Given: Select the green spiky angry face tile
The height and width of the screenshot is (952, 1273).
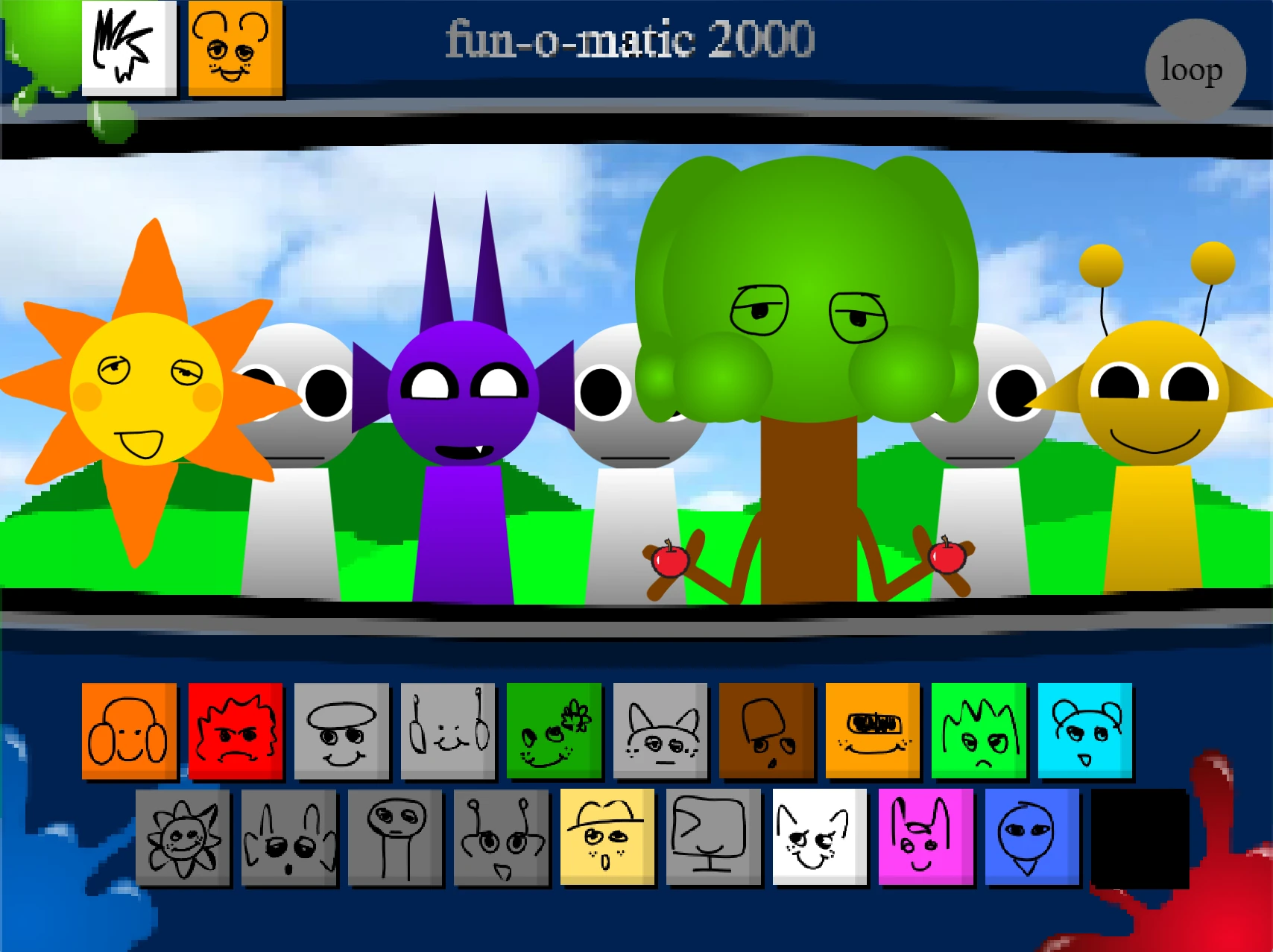Looking at the screenshot, I should point(978,730).
